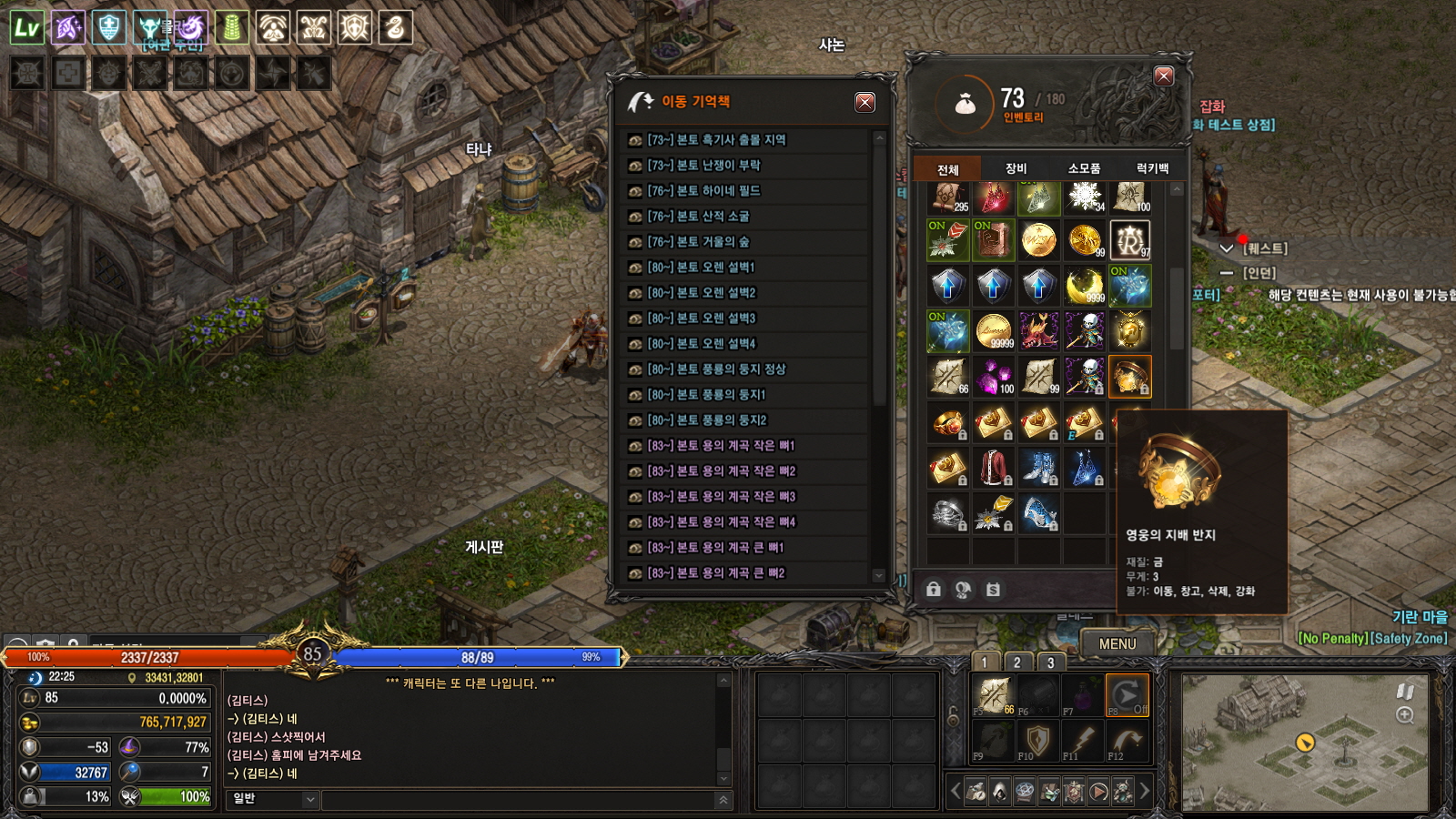
Task: Select the 본토 흑기사 출몰 지역 teleport entry
Action: coord(716,140)
